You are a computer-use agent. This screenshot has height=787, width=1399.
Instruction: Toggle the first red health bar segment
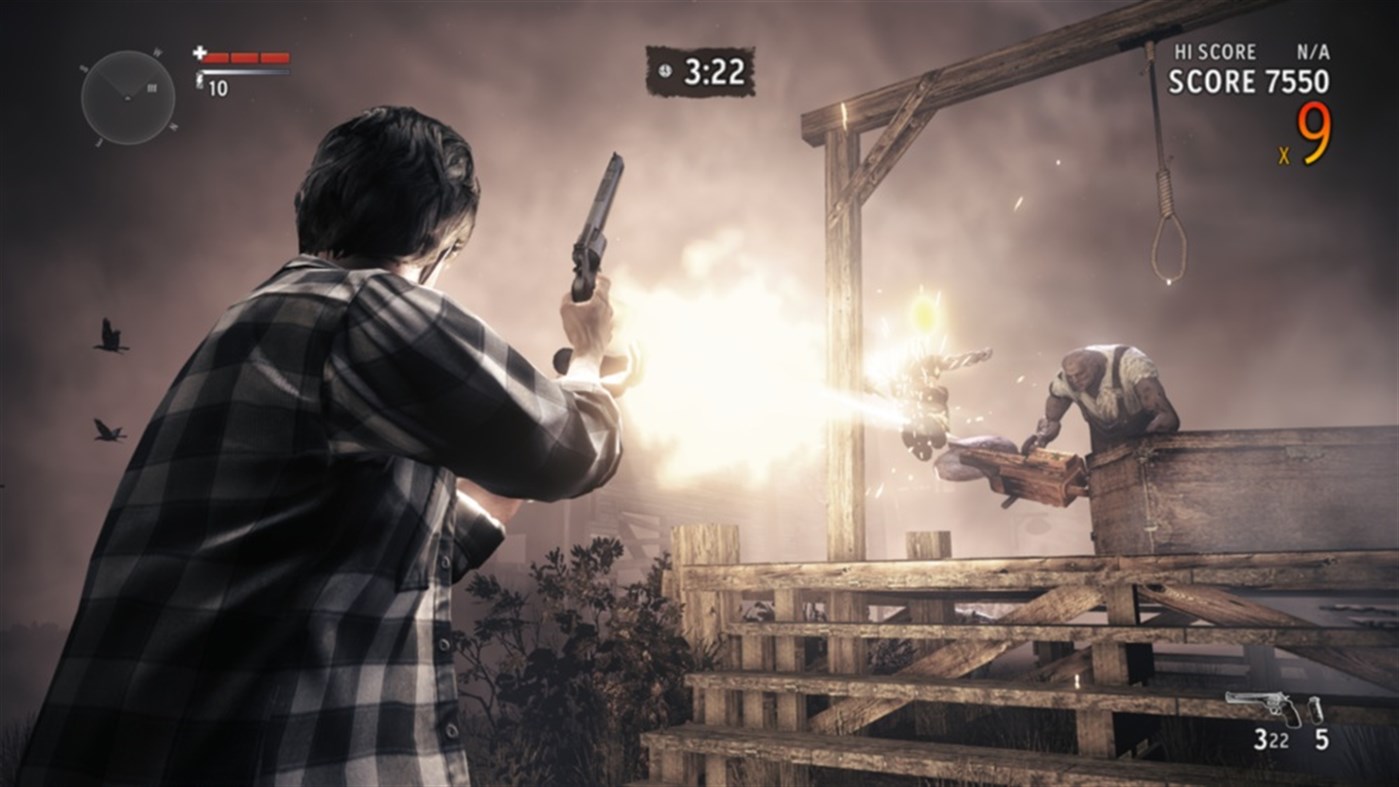[x=215, y=57]
